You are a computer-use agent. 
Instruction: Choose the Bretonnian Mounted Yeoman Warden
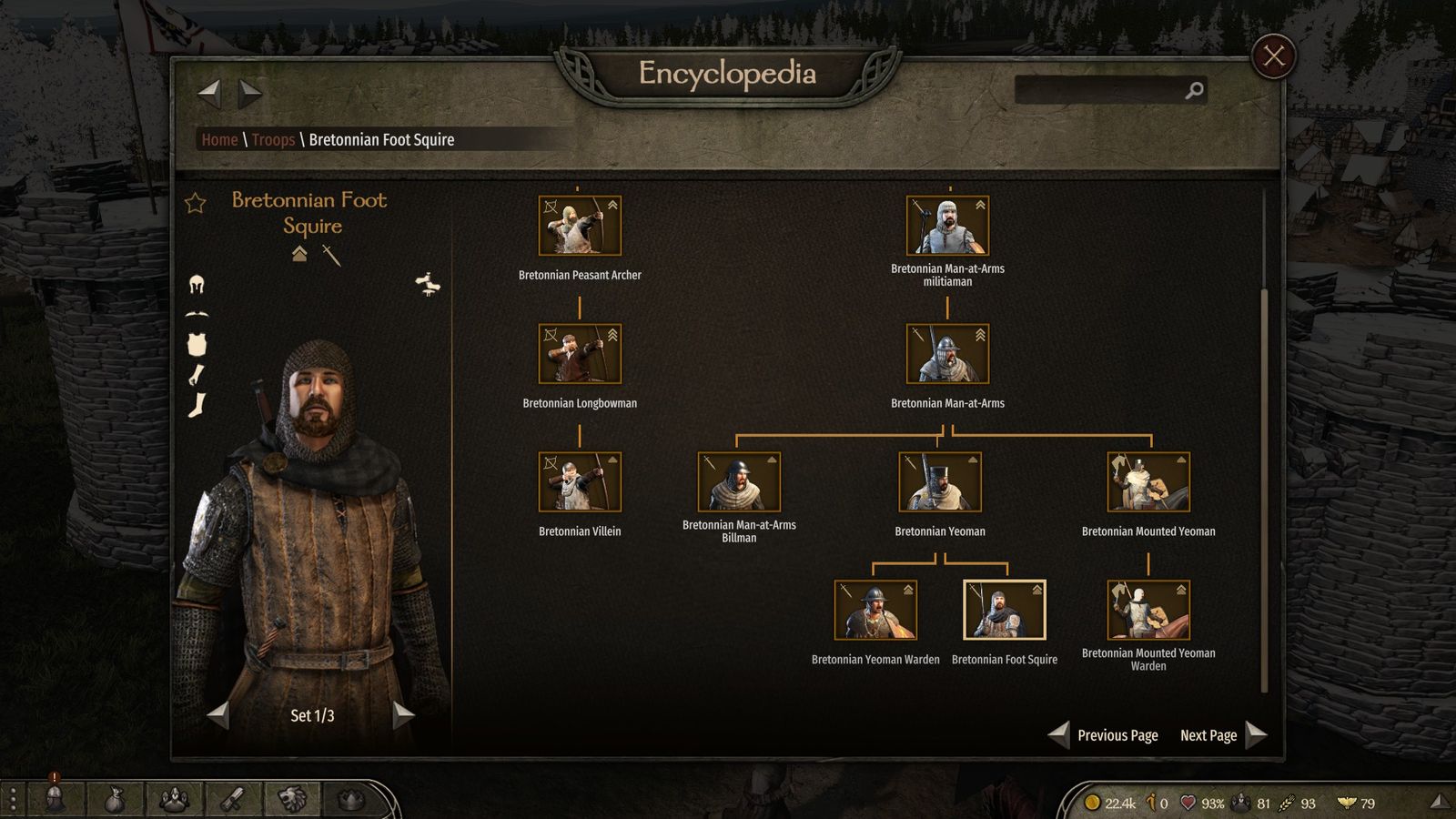coord(1148,611)
